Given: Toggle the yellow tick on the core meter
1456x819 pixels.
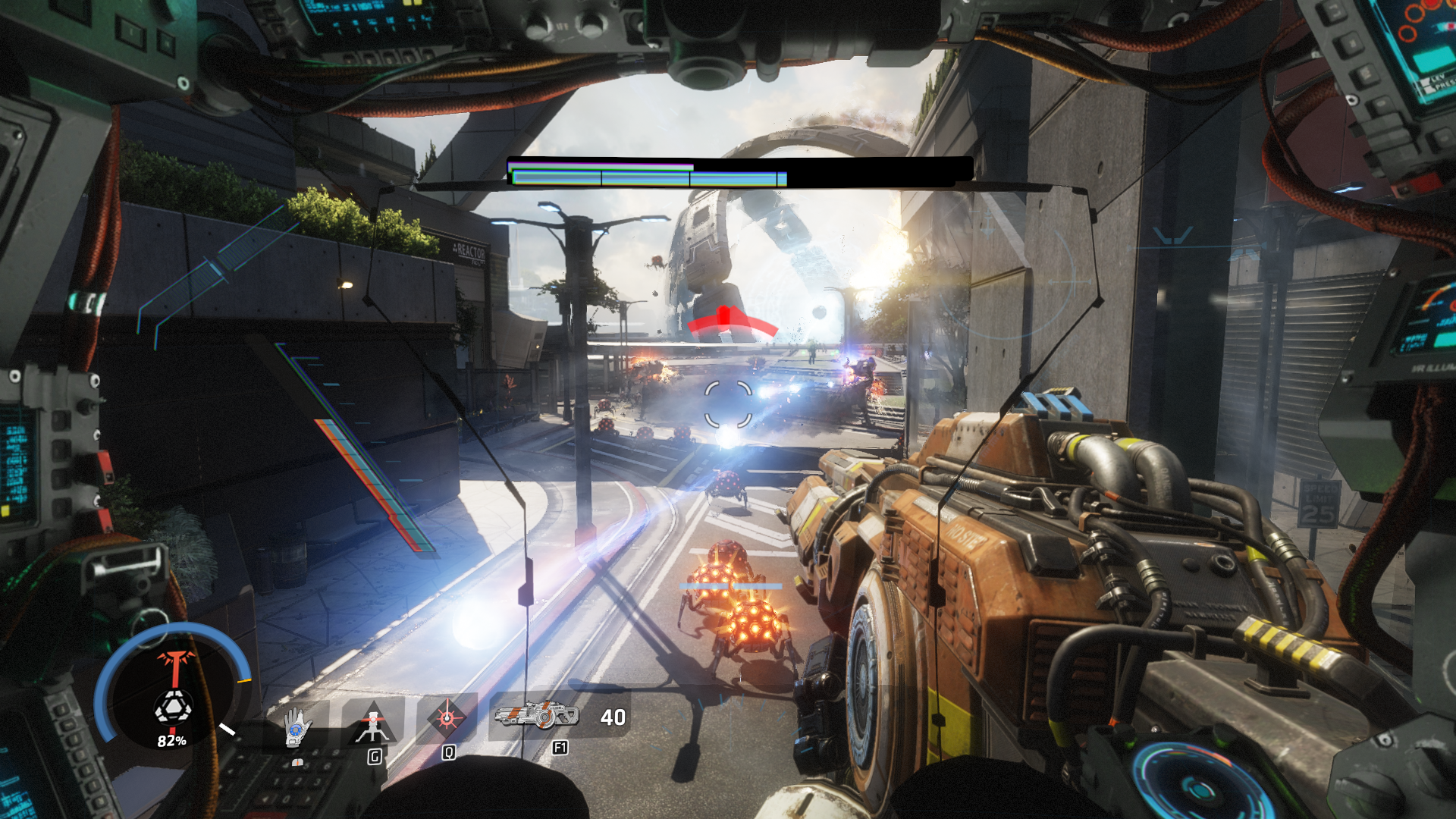Looking at the screenshot, I should pos(243,679).
